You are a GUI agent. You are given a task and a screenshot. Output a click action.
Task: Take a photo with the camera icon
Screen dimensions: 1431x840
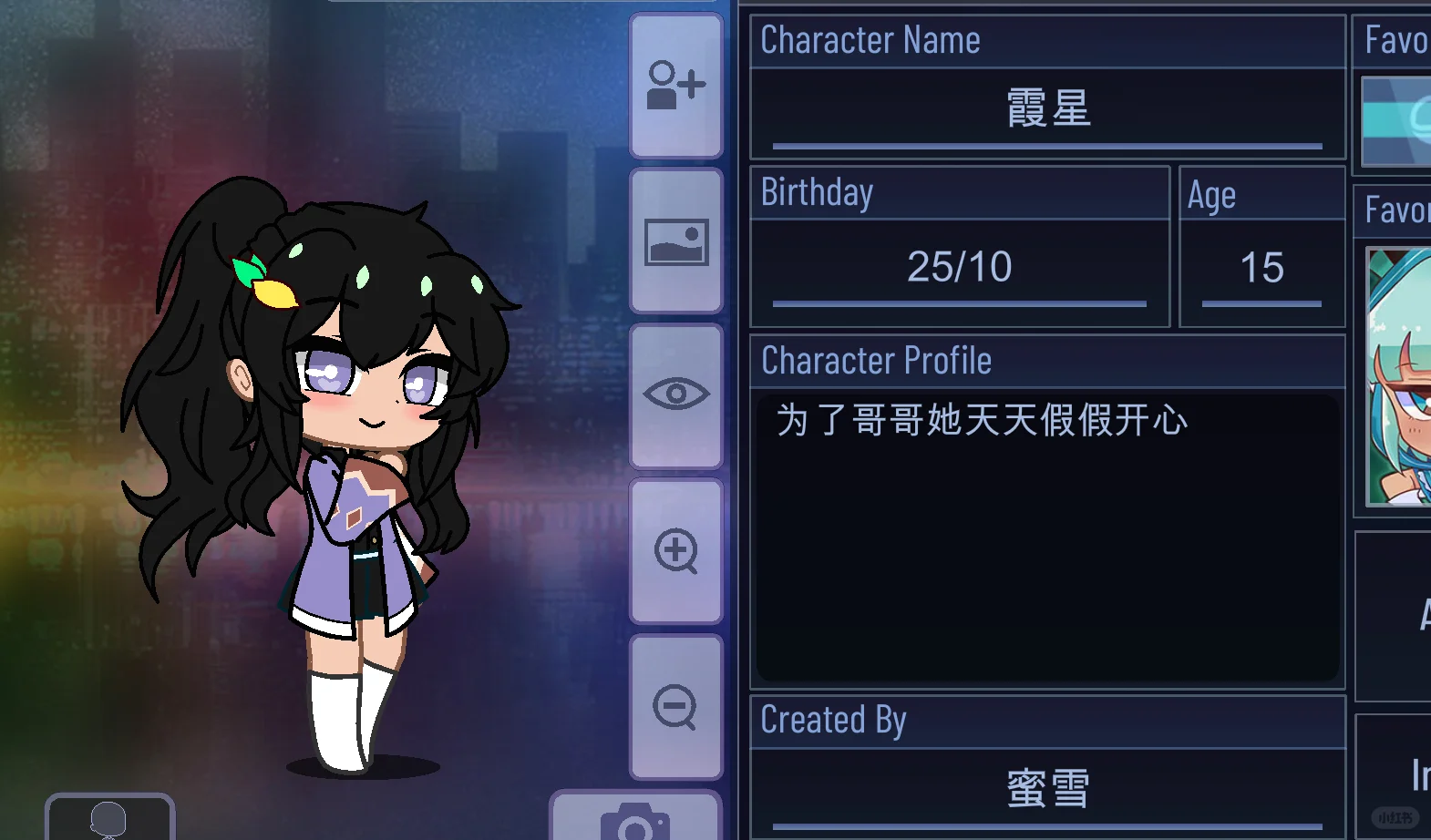tap(633, 825)
